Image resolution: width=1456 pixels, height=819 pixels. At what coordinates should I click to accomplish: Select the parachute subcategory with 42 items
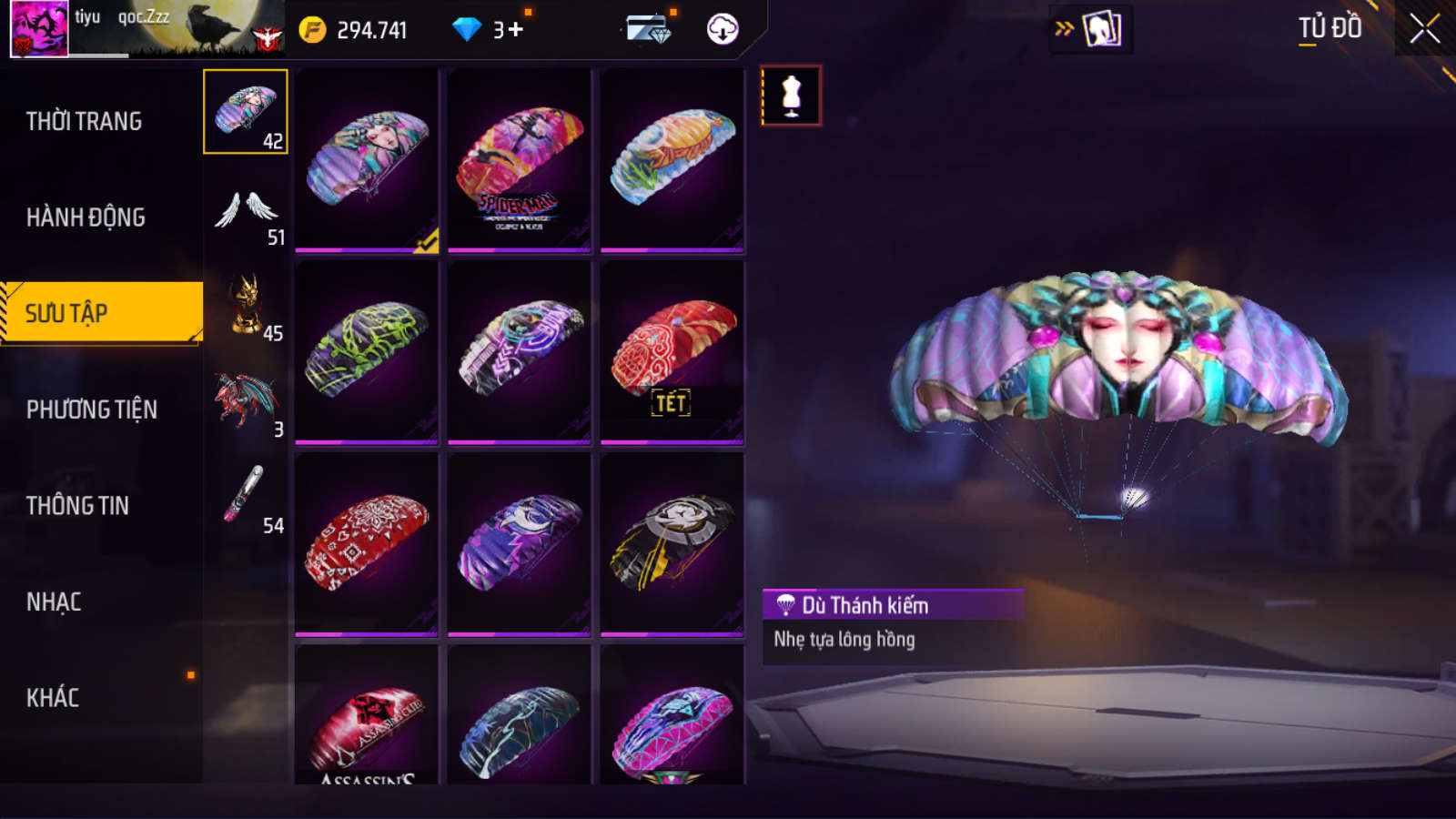[x=246, y=112]
